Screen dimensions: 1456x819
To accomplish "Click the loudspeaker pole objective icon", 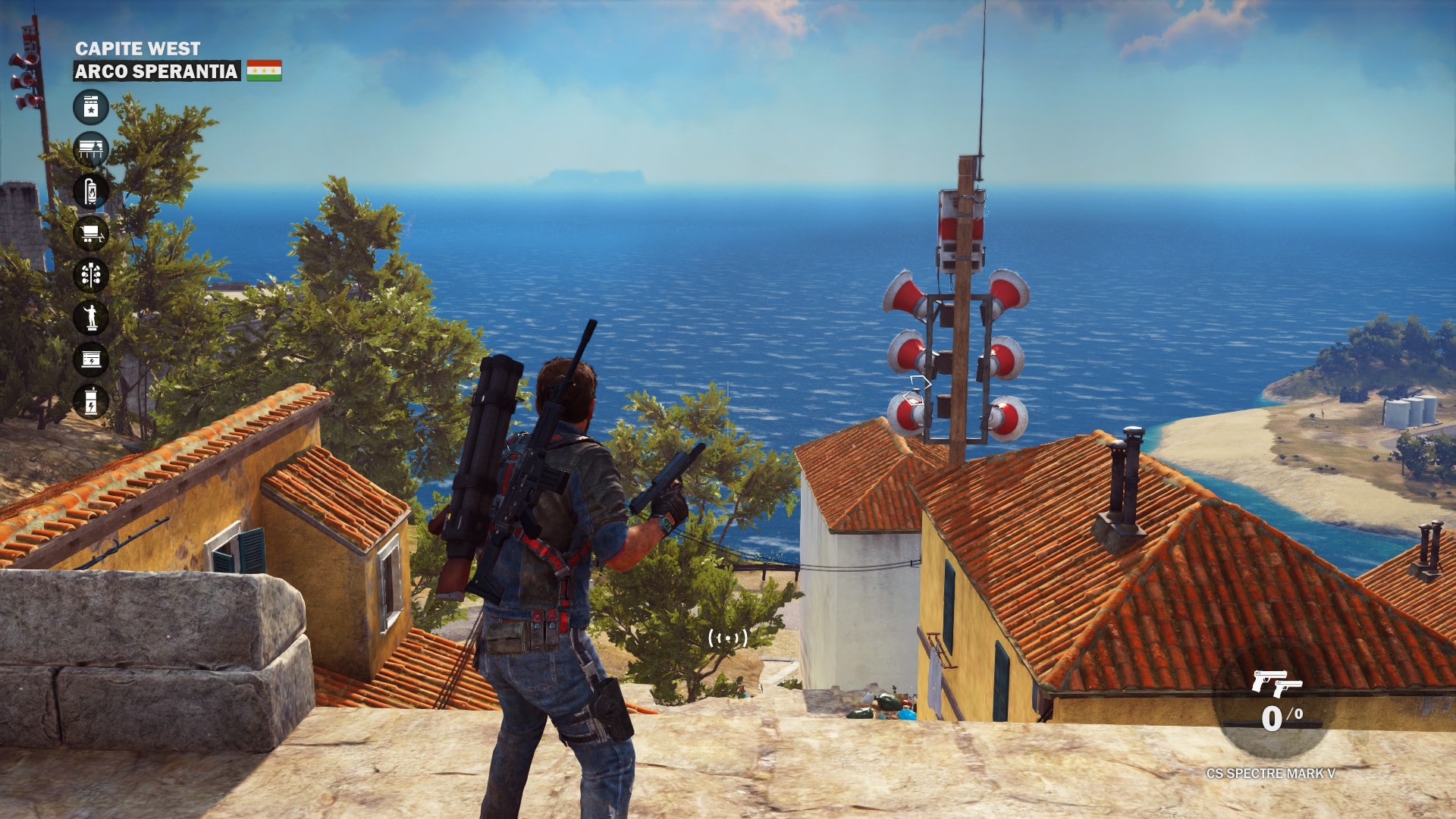I will 91,275.
